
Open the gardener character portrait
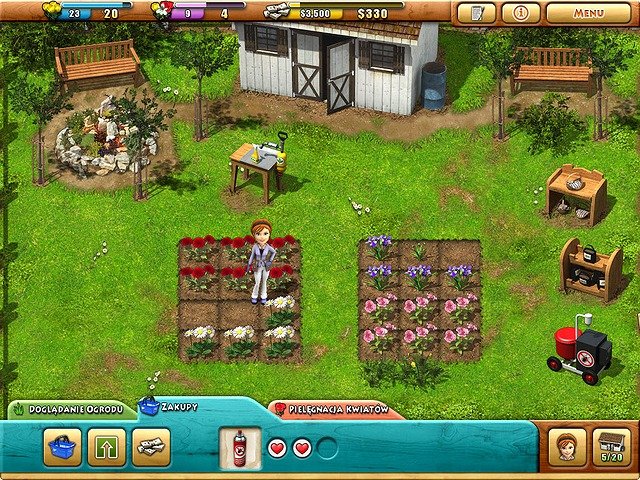[x=568, y=447]
